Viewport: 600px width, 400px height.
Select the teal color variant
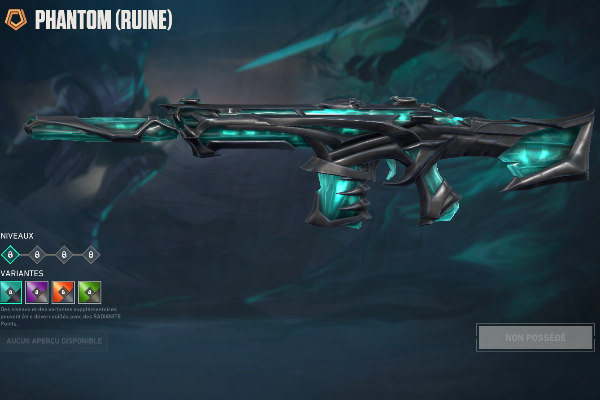[11, 292]
